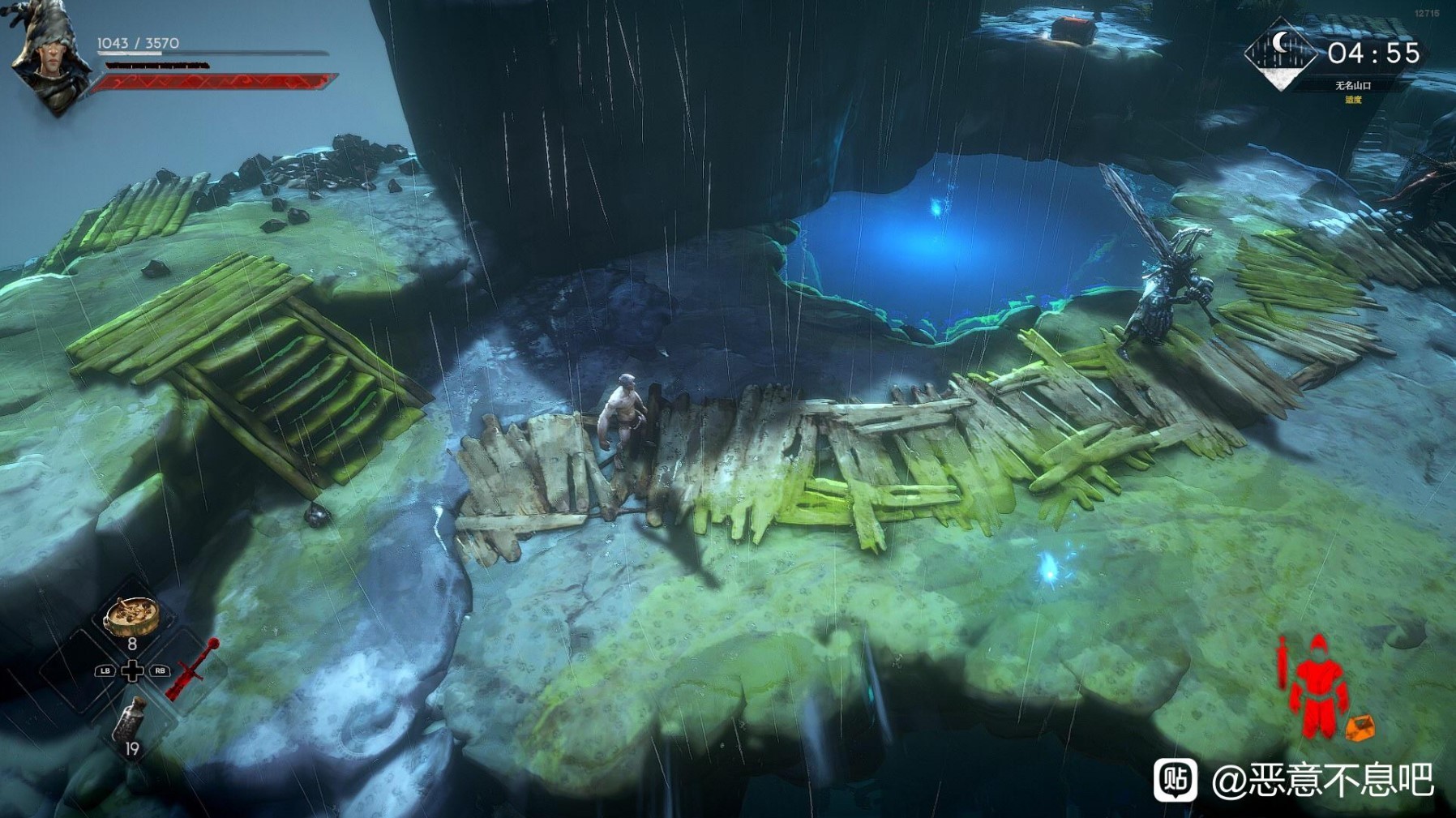Screen dimensions: 1456x818
Task: Open the Tieba watermark logo
Action: [x=1176, y=780]
